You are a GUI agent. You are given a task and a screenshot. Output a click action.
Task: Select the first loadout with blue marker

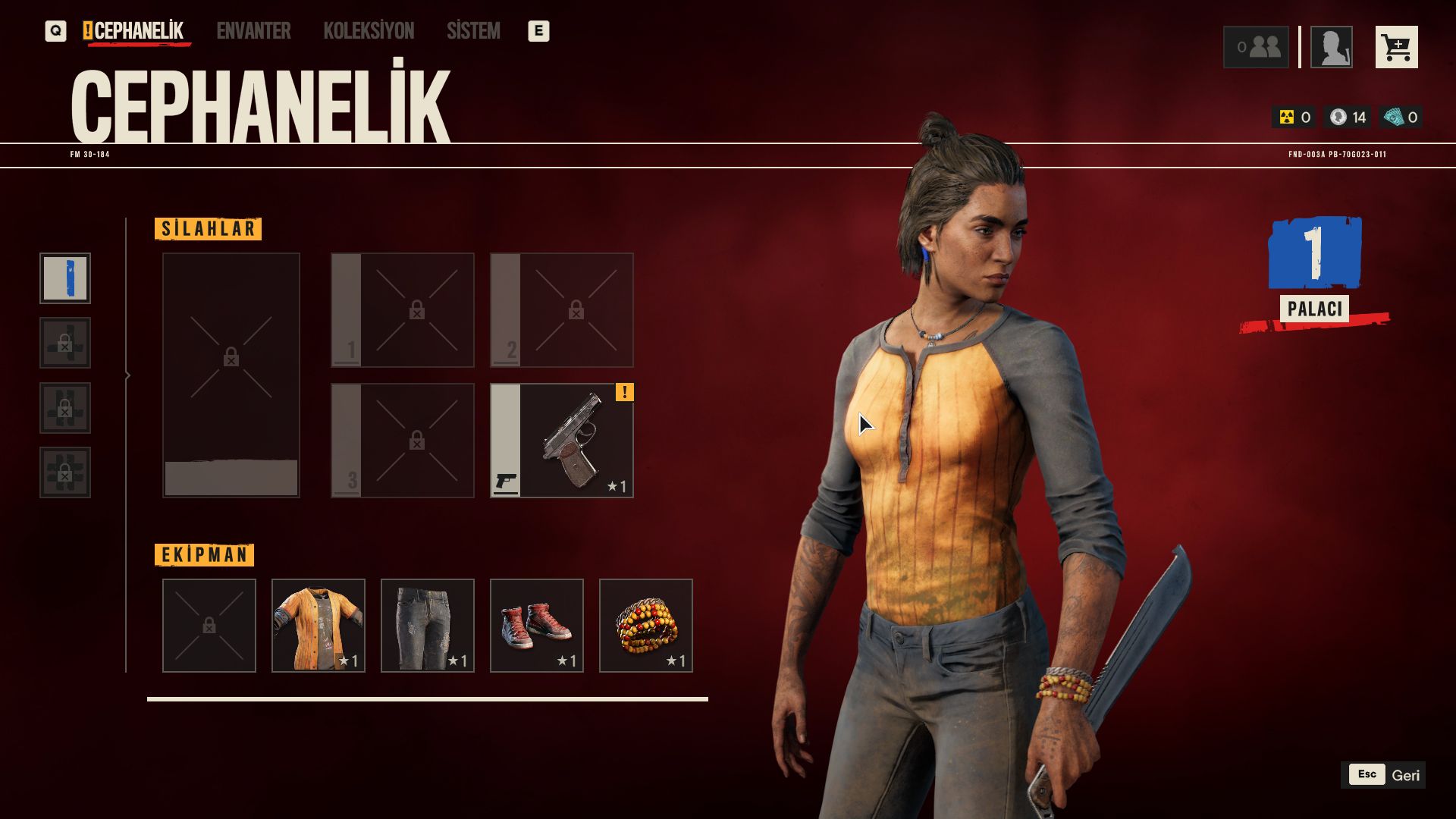point(65,278)
